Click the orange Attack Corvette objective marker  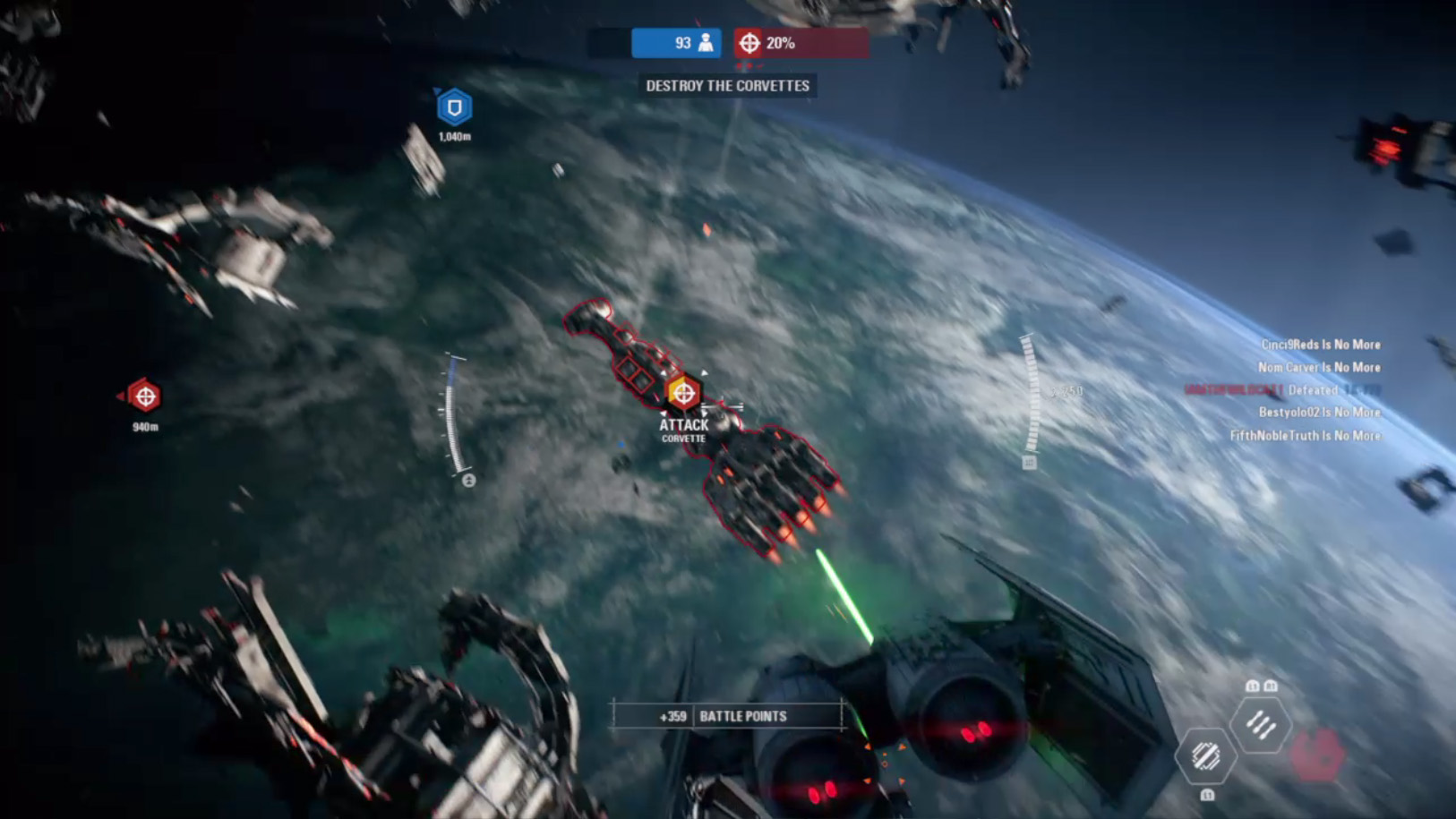[x=683, y=392]
